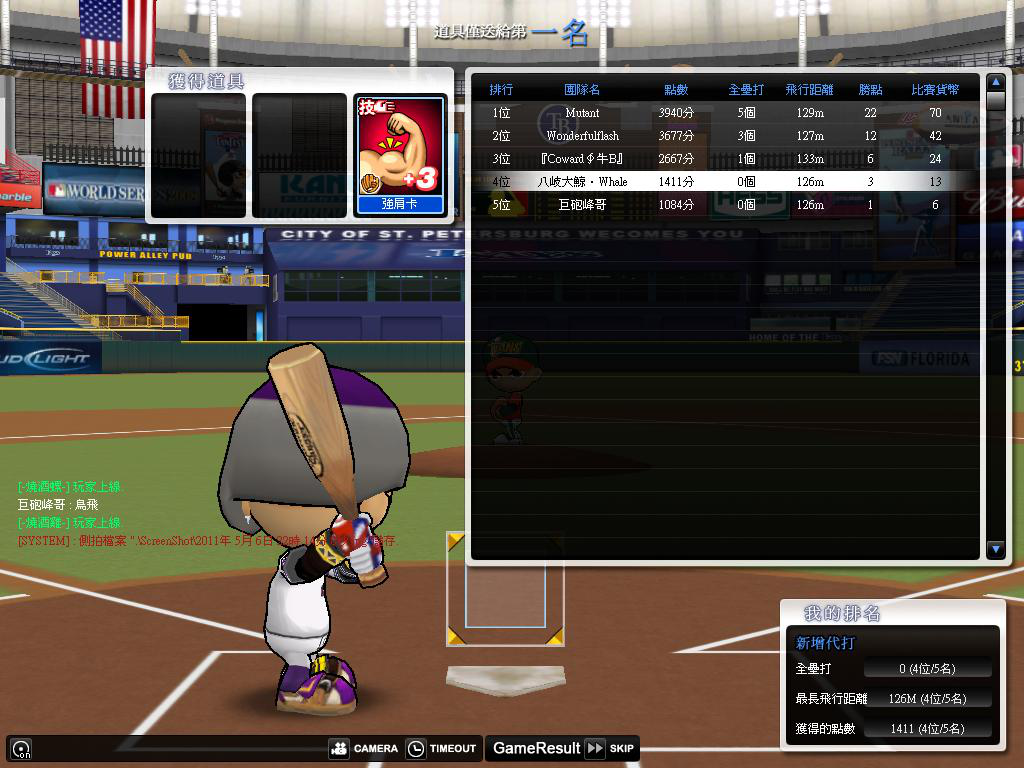Select the 強肩卡 item card
Screen dimensions: 1024x768
tap(400, 155)
